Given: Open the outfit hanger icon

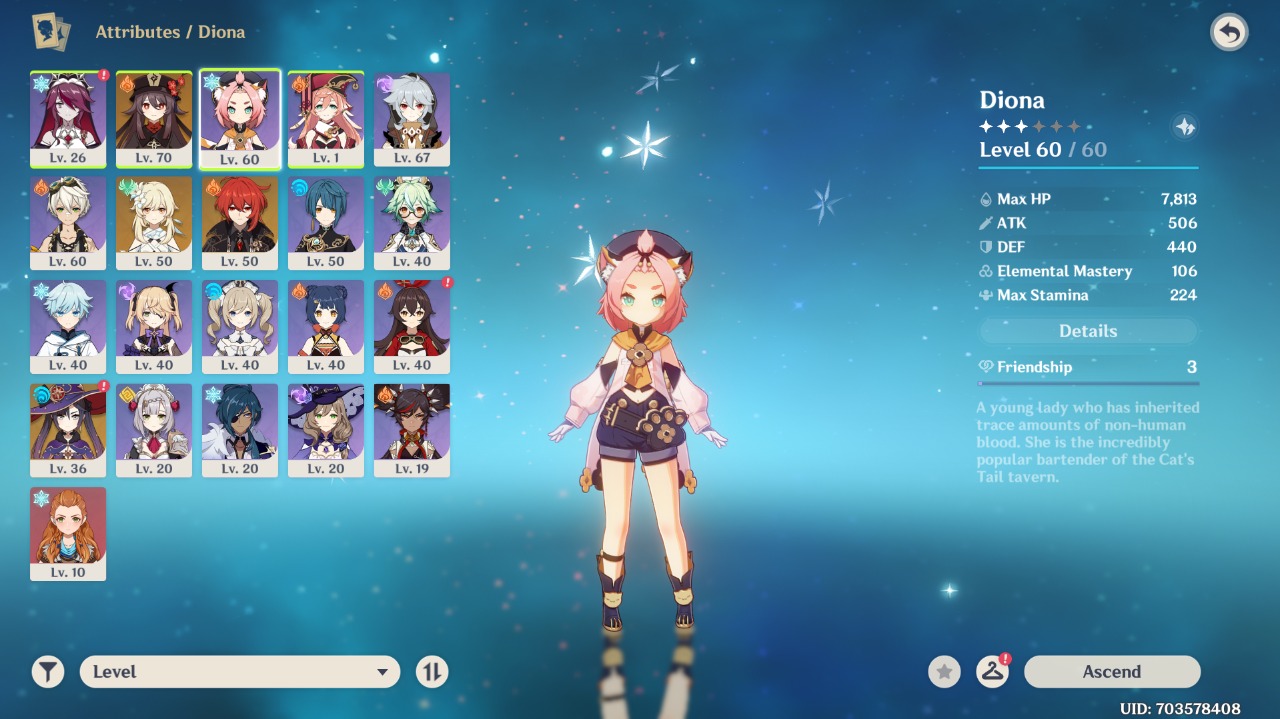Looking at the screenshot, I should click(x=992, y=672).
